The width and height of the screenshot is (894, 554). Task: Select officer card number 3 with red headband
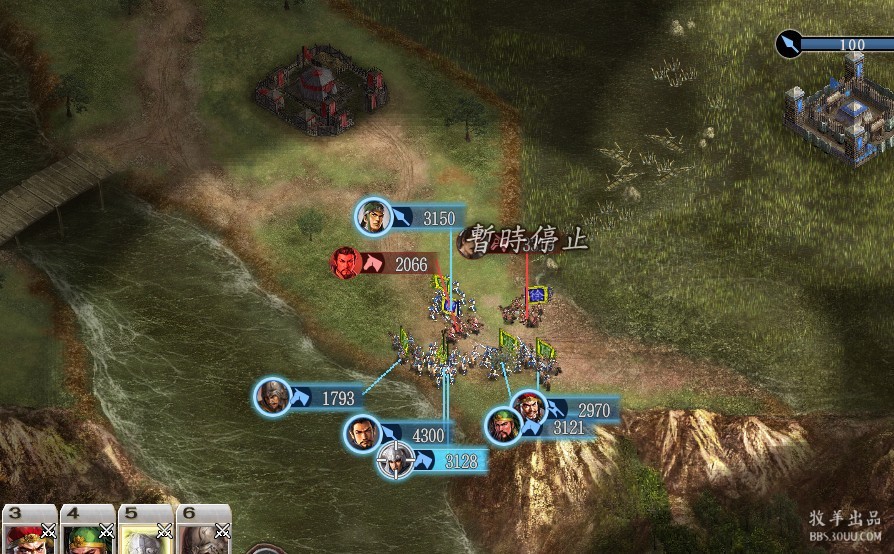point(30,530)
